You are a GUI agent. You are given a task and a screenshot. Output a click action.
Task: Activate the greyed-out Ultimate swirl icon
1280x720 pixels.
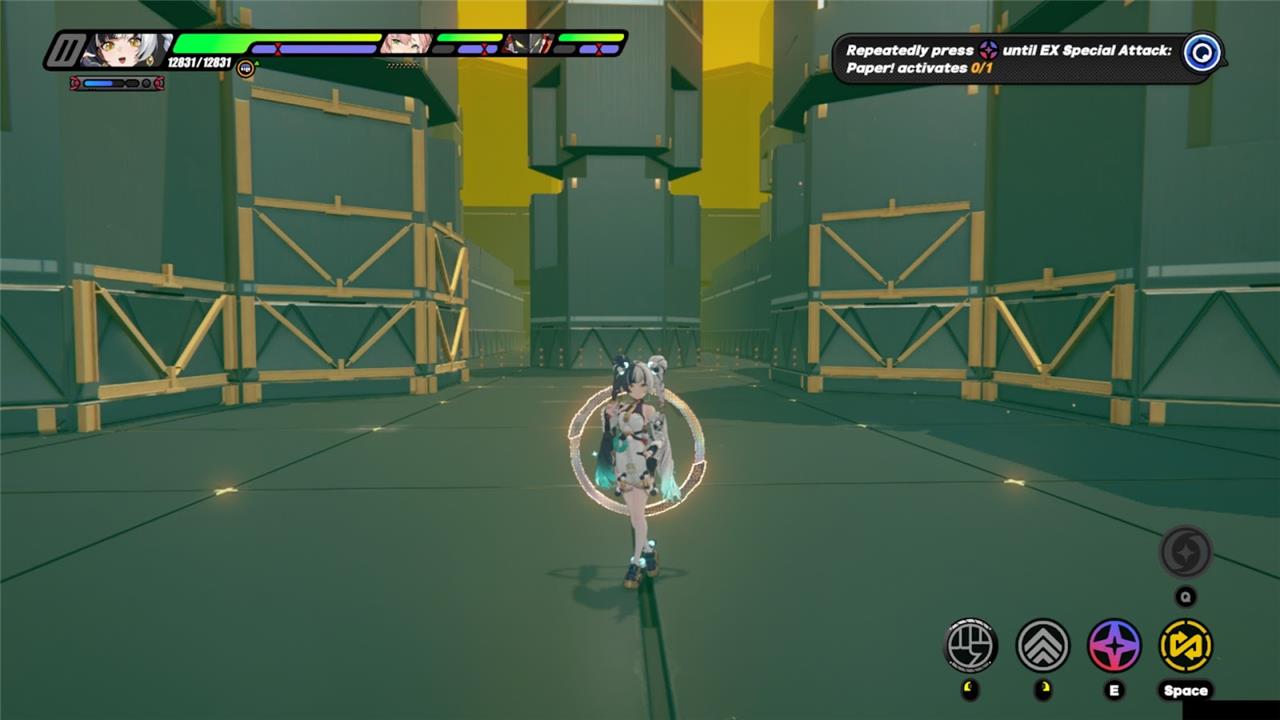[1186, 552]
